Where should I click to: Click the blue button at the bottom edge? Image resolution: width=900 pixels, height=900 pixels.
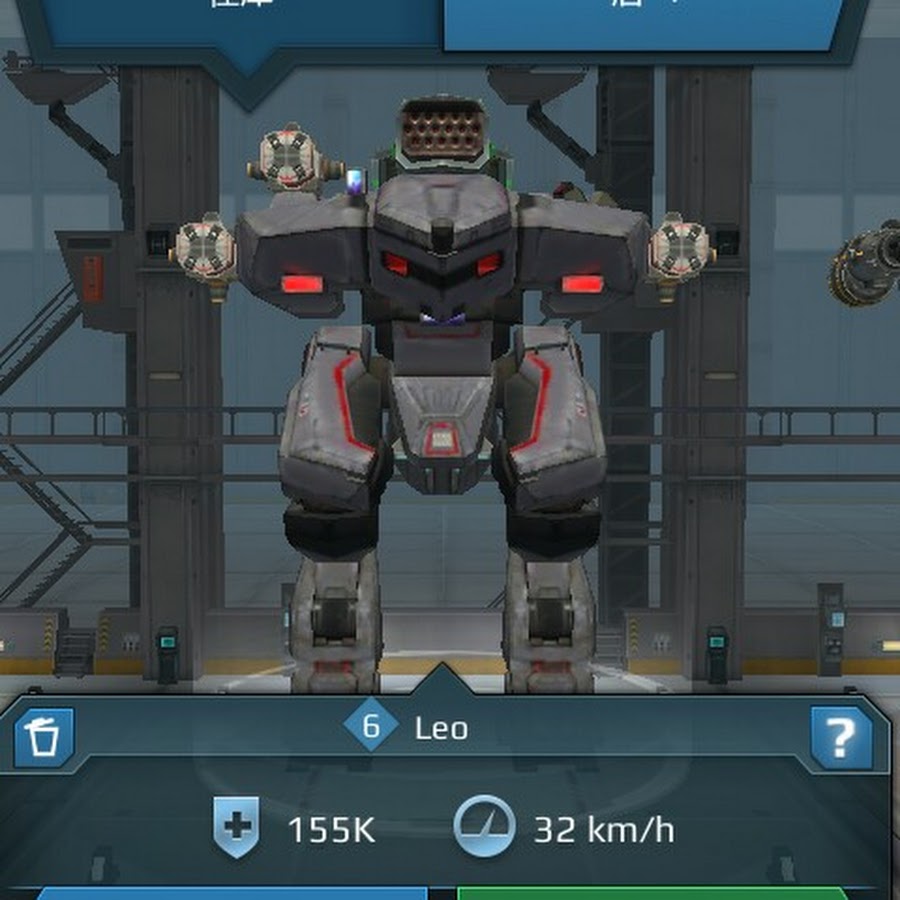pyautogui.click(x=232, y=892)
